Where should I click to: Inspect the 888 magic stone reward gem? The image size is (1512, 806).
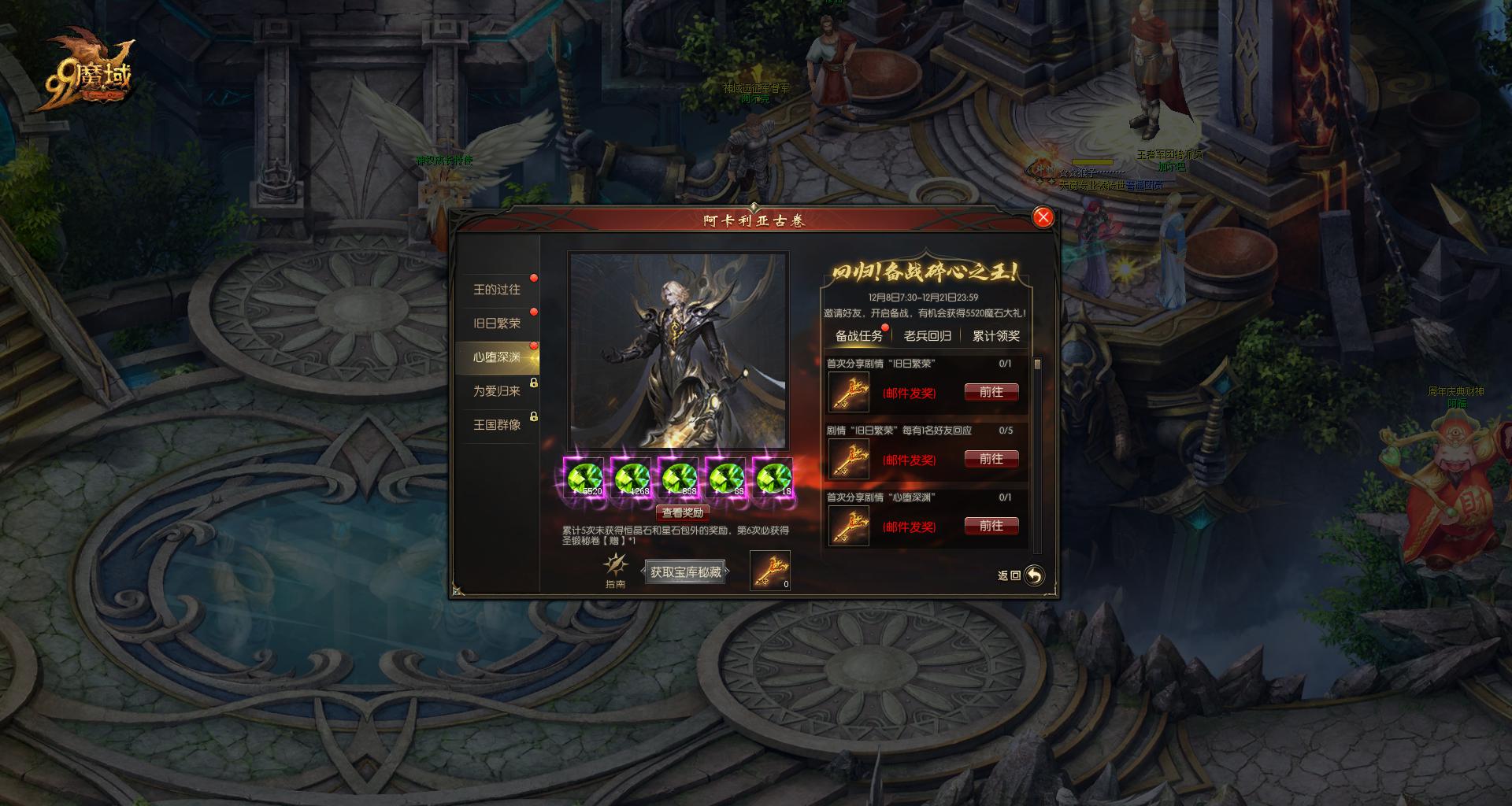pyautogui.click(x=679, y=478)
